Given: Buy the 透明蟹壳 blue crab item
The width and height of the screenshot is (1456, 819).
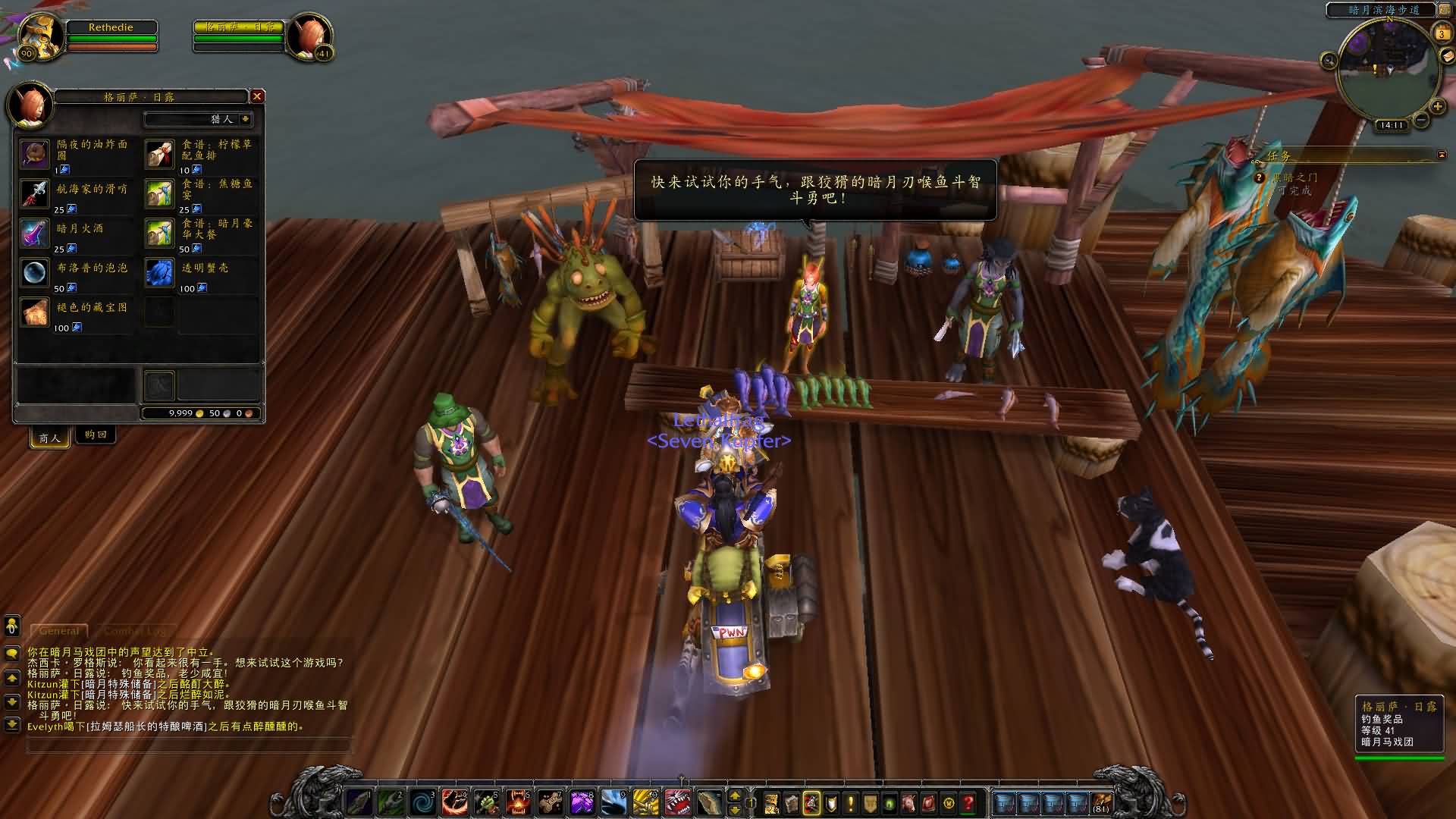Looking at the screenshot, I should click(159, 273).
